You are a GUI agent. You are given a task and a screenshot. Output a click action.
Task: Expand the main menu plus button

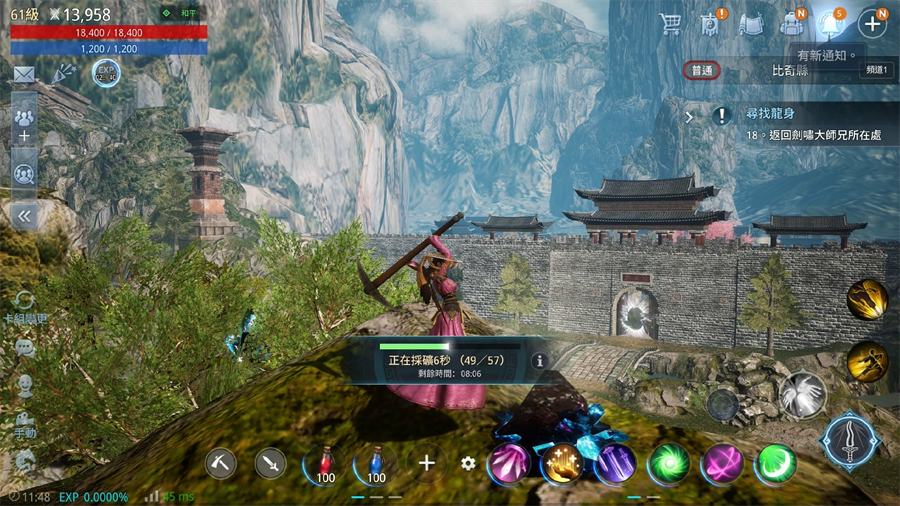pyautogui.click(x=871, y=24)
